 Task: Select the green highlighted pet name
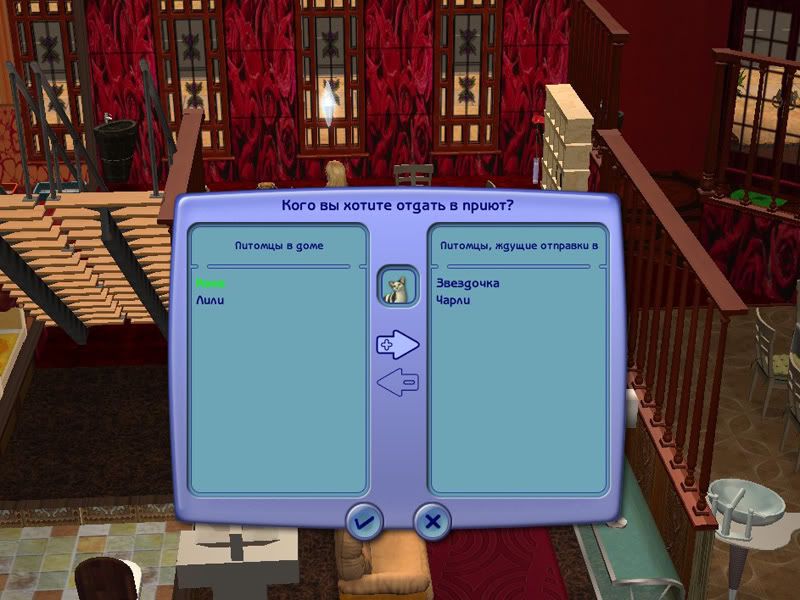tap(210, 284)
